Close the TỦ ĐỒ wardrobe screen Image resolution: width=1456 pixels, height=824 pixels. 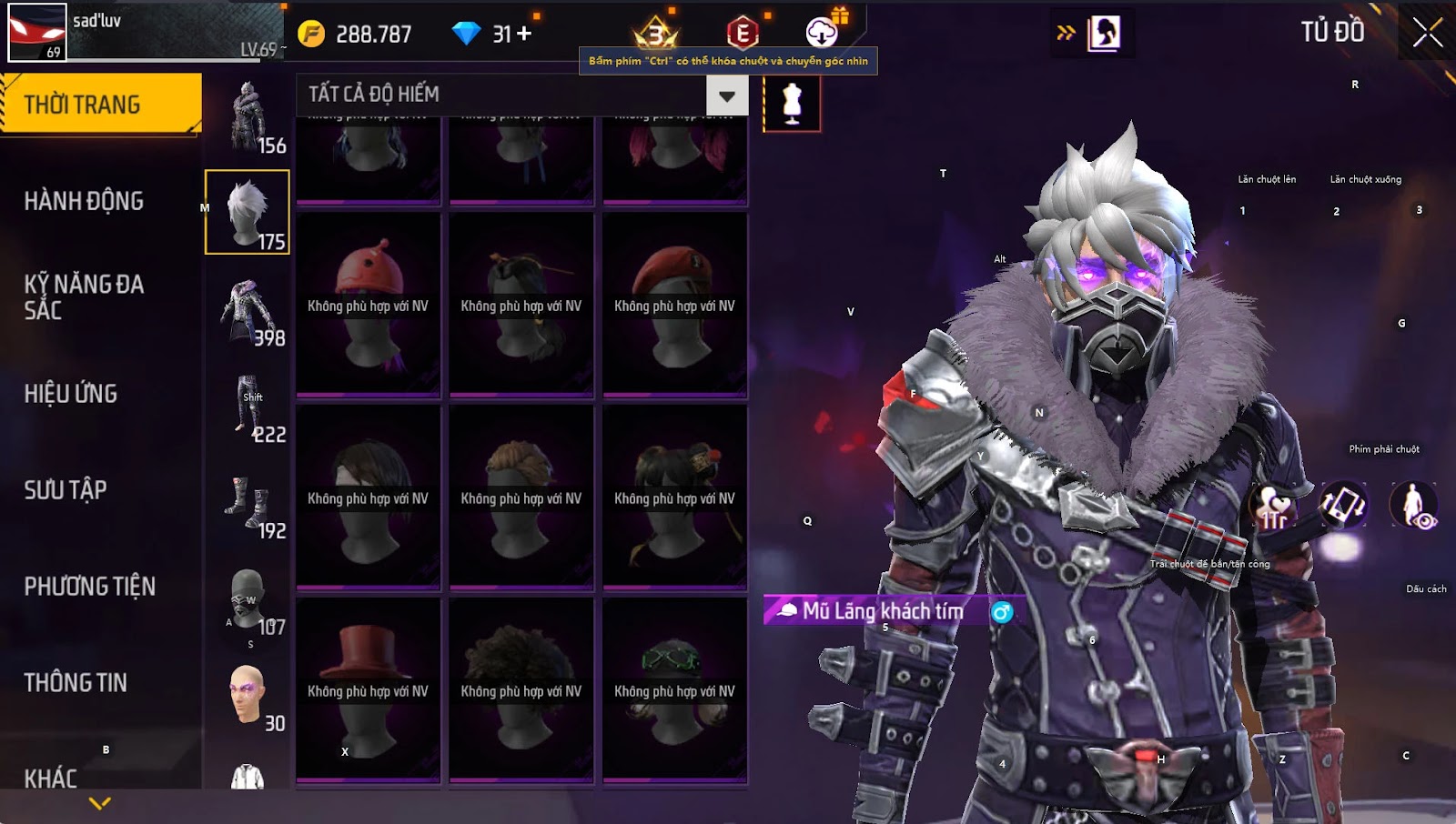point(1427,33)
